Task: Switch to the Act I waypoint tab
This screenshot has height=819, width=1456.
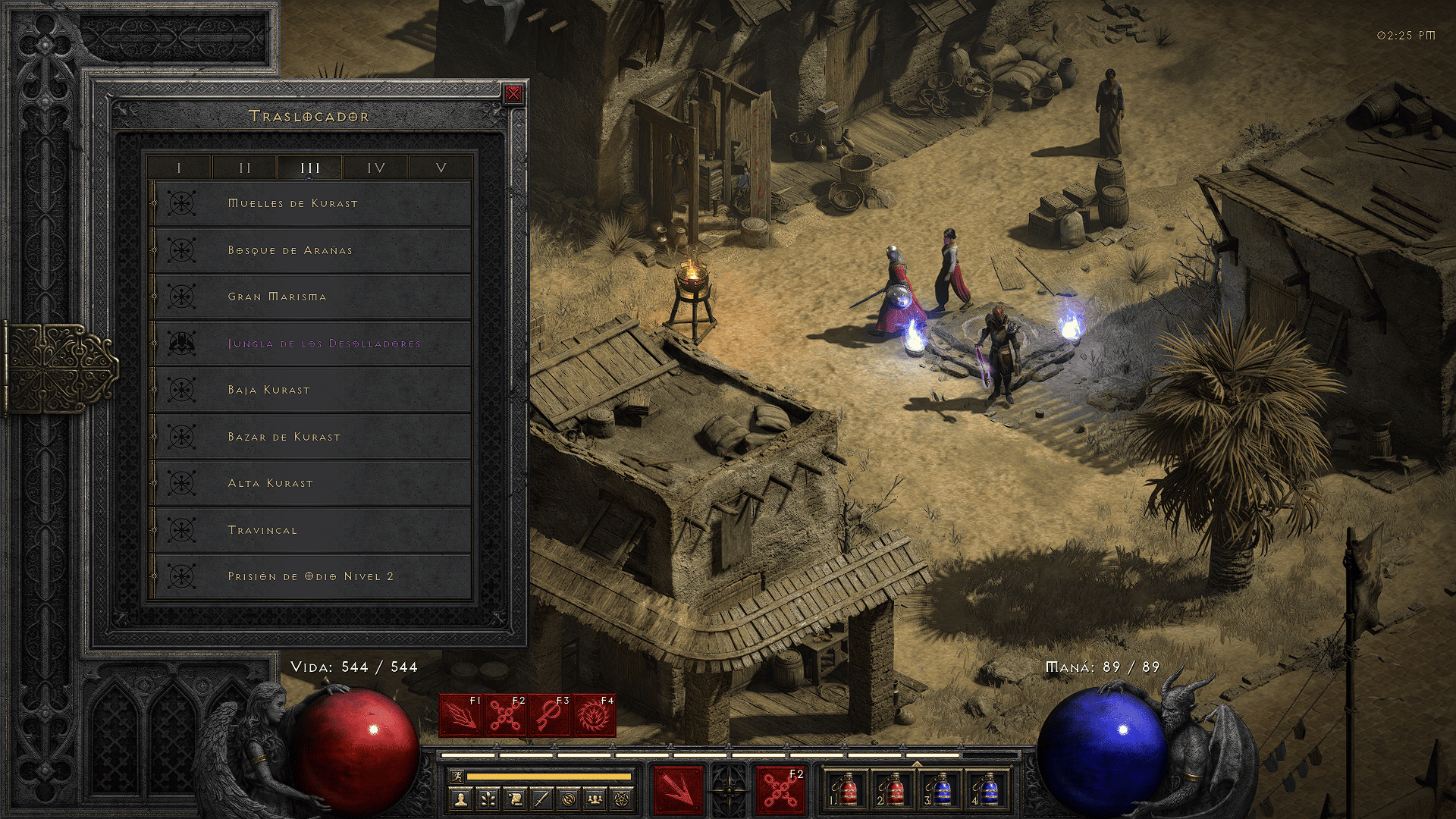Action: (179, 168)
